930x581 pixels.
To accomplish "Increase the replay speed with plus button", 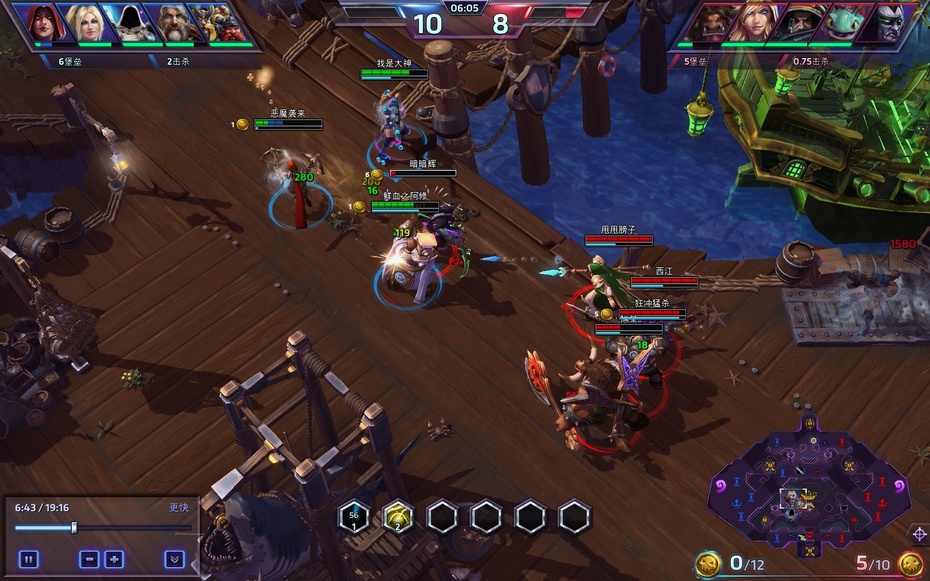I will click(x=114, y=559).
